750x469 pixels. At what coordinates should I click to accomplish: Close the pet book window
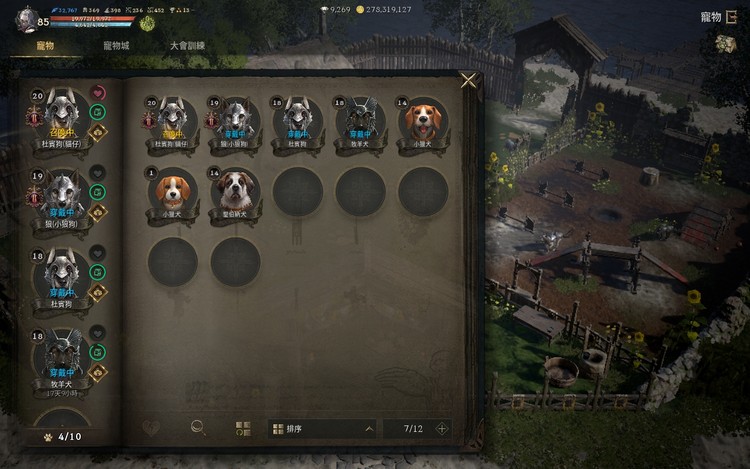[469, 81]
